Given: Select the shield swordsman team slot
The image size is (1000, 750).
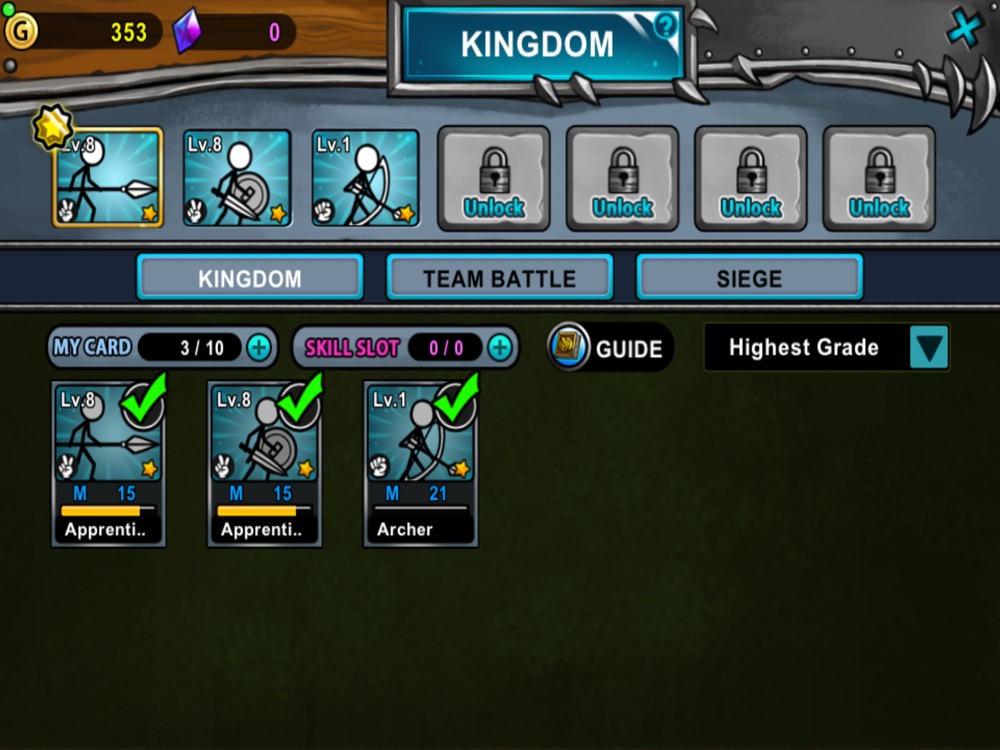Looking at the screenshot, I should click(237, 179).
